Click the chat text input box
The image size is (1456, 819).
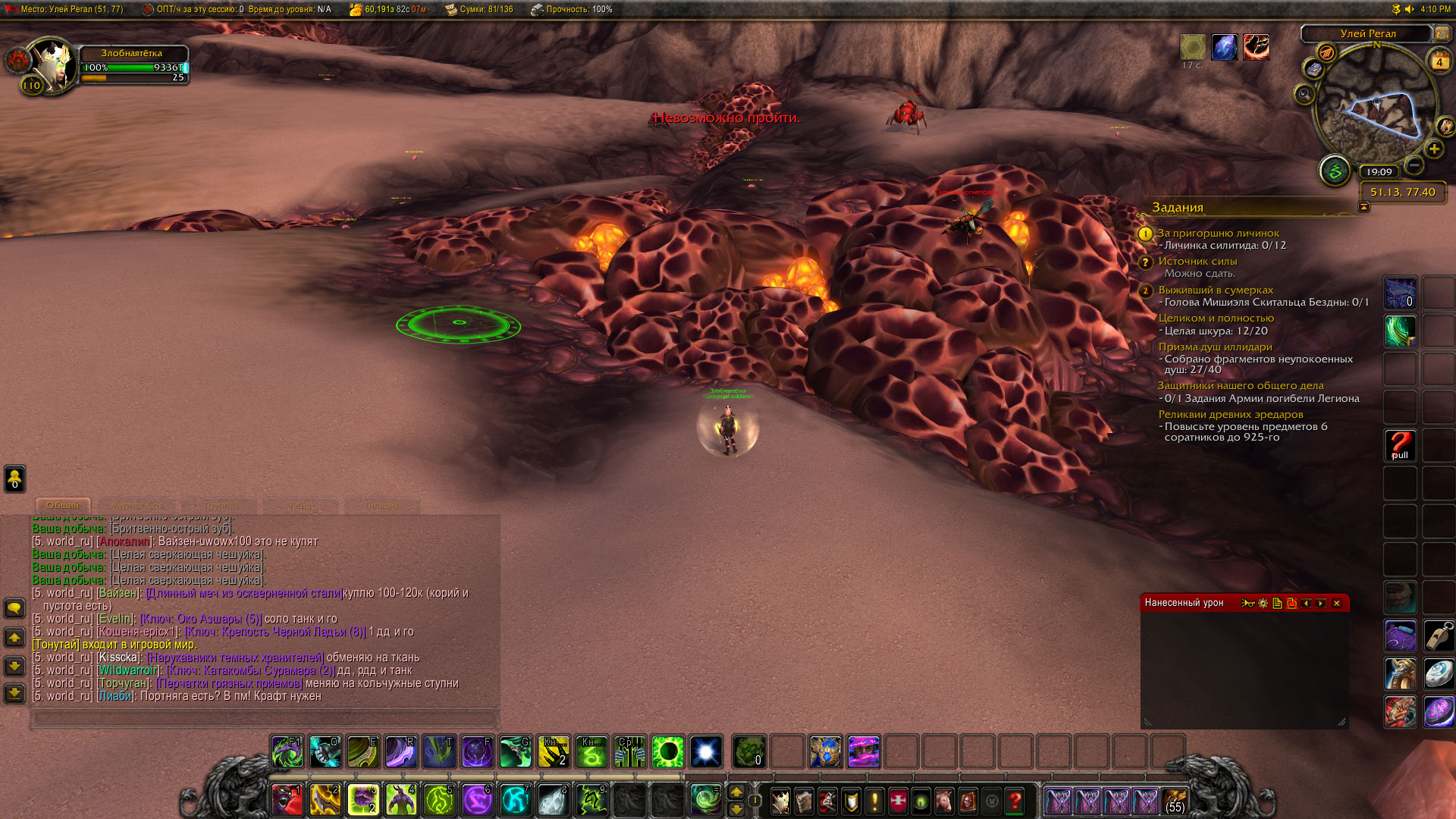[264, 717]
